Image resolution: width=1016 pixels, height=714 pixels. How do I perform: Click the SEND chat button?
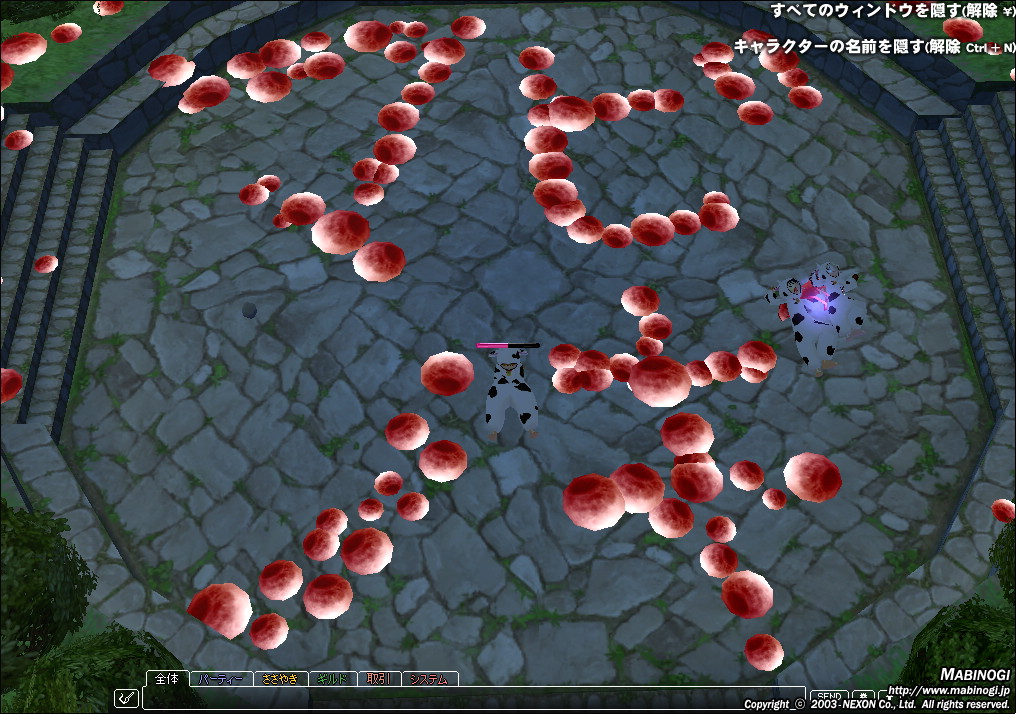827,696
